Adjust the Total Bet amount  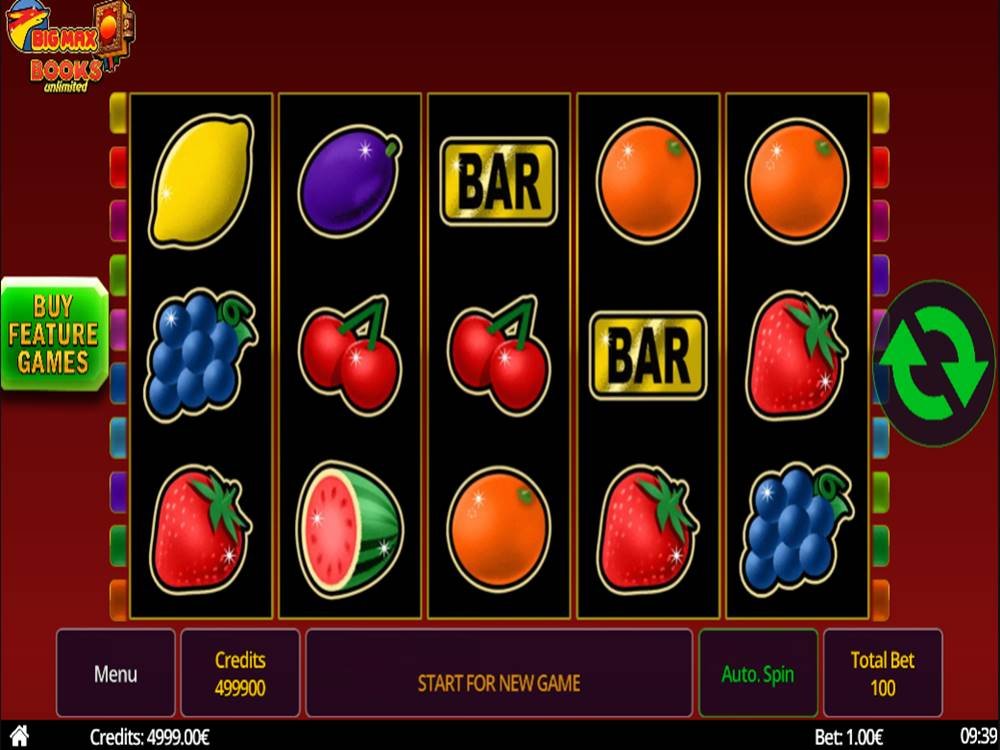click(882, 673)
